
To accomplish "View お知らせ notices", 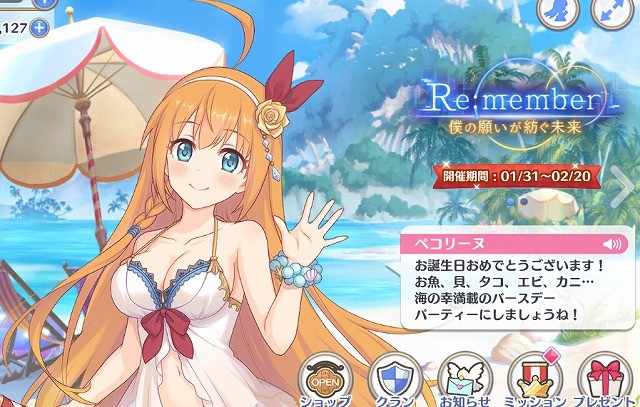I will [465, 380].
